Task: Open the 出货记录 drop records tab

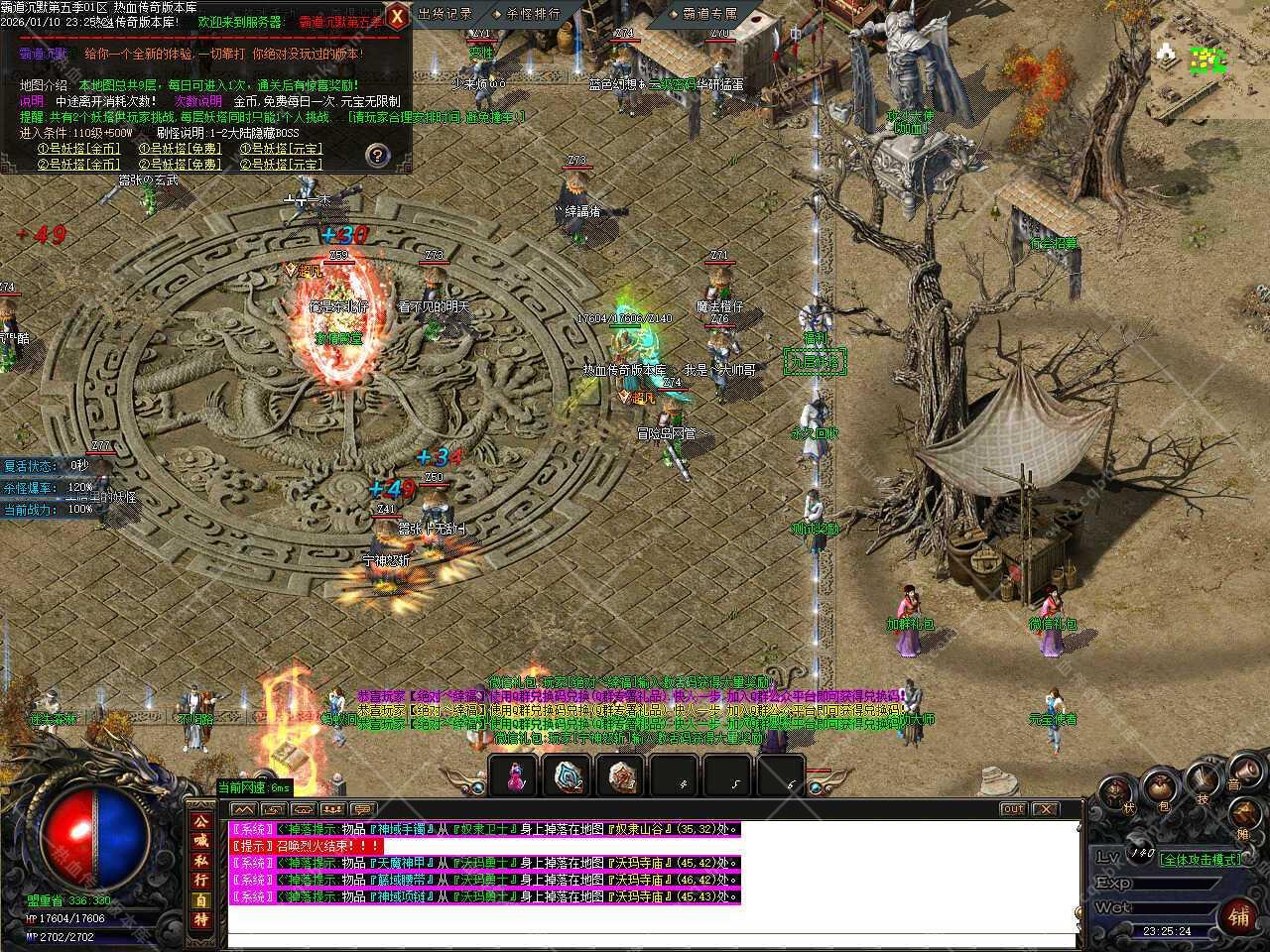Action: [x=444, y=14]
